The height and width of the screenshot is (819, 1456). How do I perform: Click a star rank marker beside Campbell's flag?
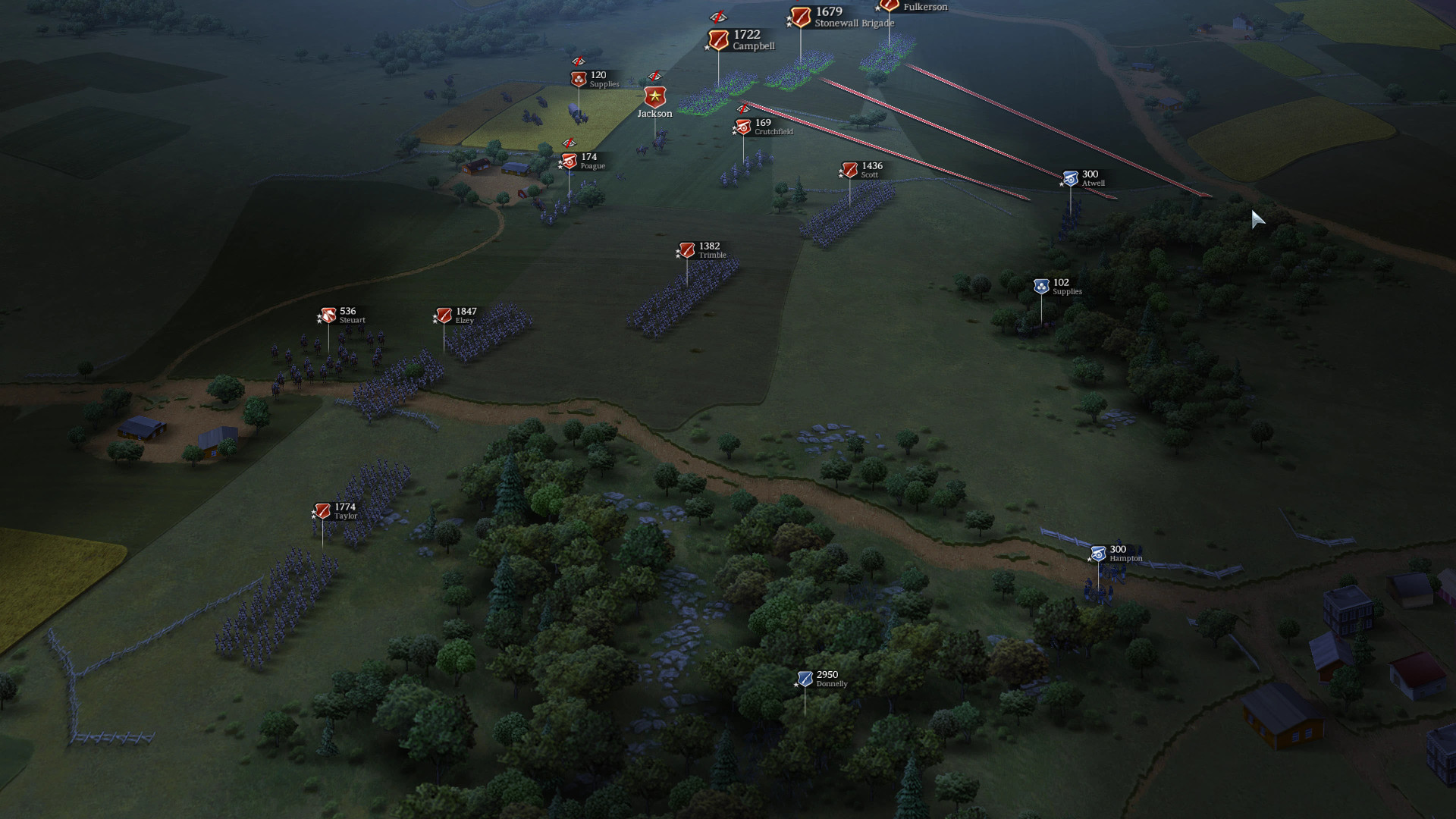click(707, 47)
